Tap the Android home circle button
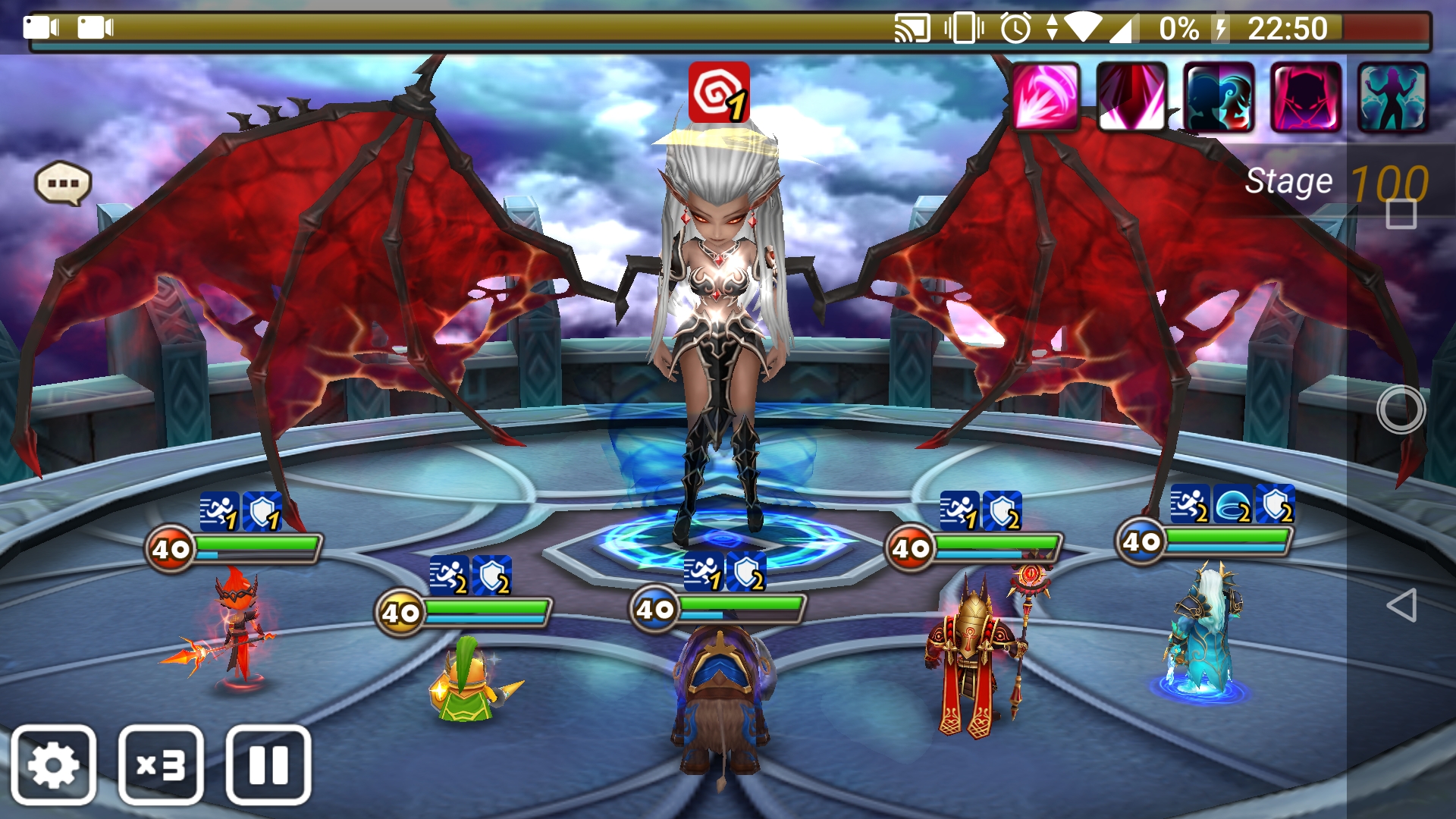This screenshot has height=819, width=1456. click(x=1401, y=409)
